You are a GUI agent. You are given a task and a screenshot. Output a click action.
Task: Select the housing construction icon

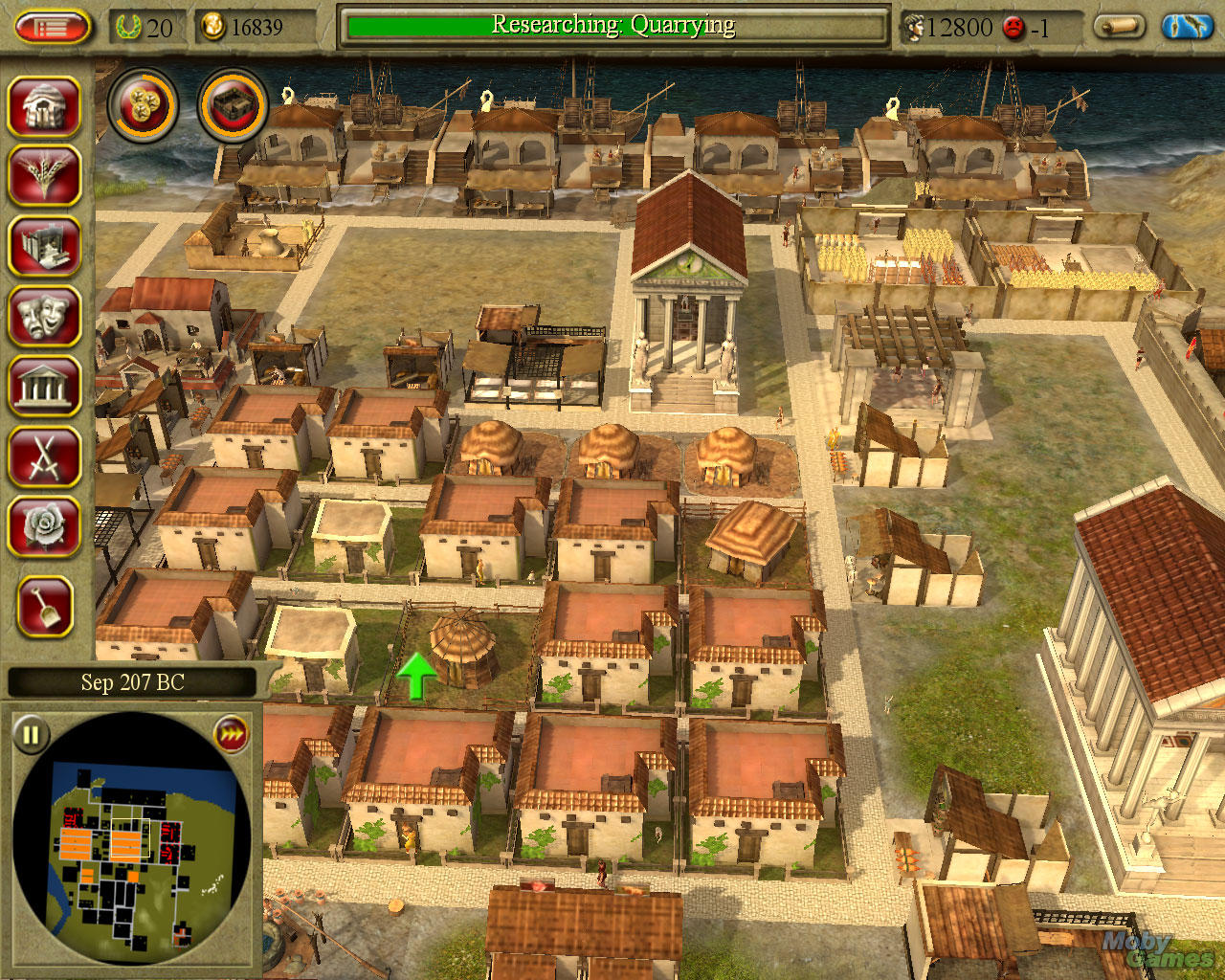click(x=45, y=107)
